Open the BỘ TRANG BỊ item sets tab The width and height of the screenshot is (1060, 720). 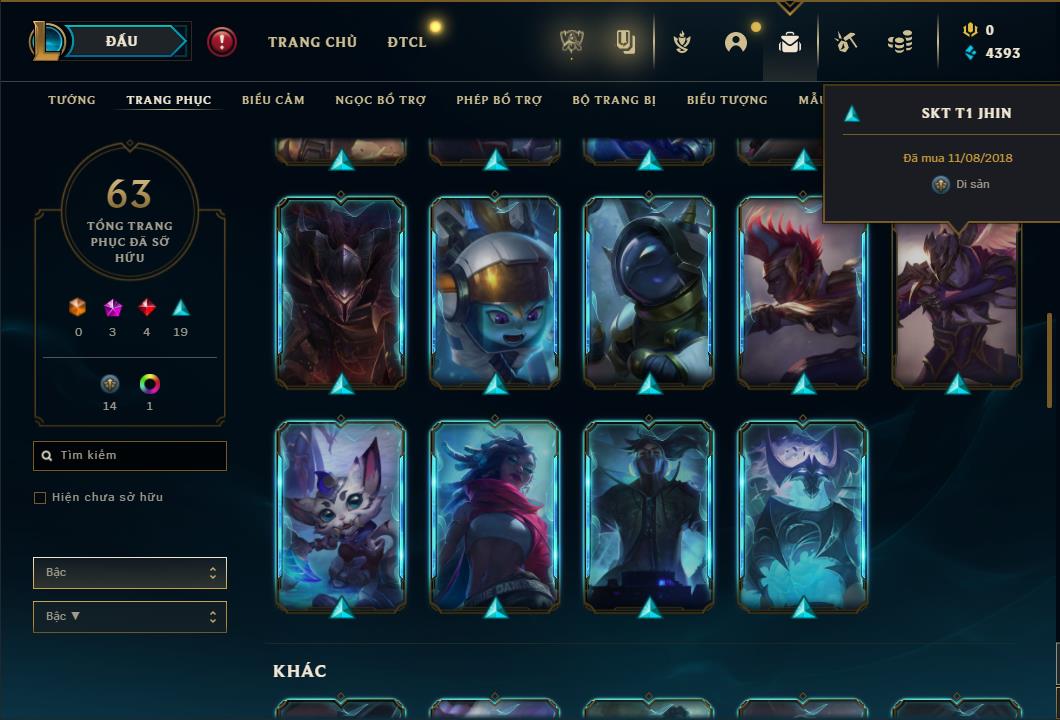[614, 100]
